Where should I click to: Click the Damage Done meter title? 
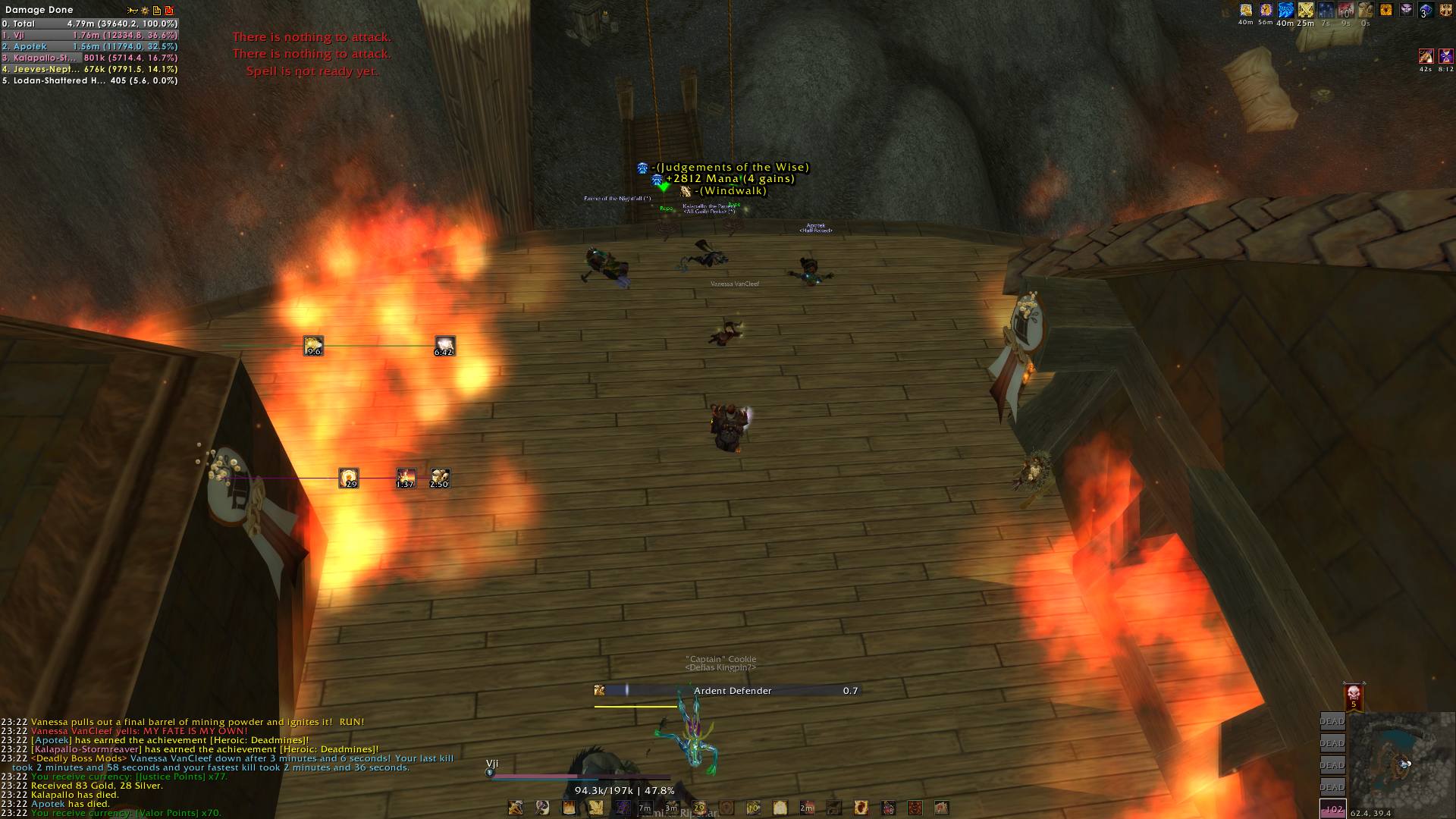39,10
